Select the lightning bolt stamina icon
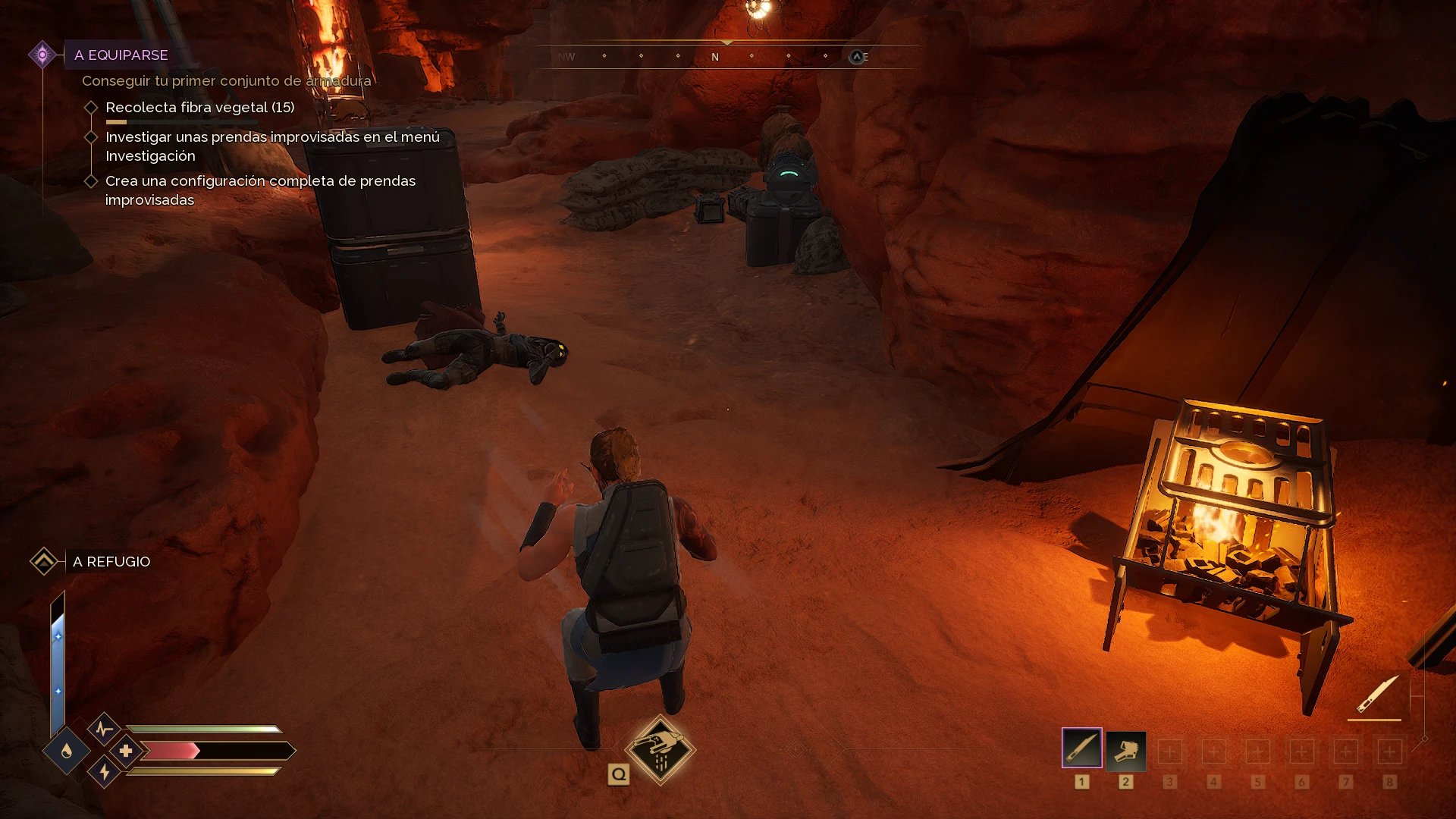 coord(105,772)
